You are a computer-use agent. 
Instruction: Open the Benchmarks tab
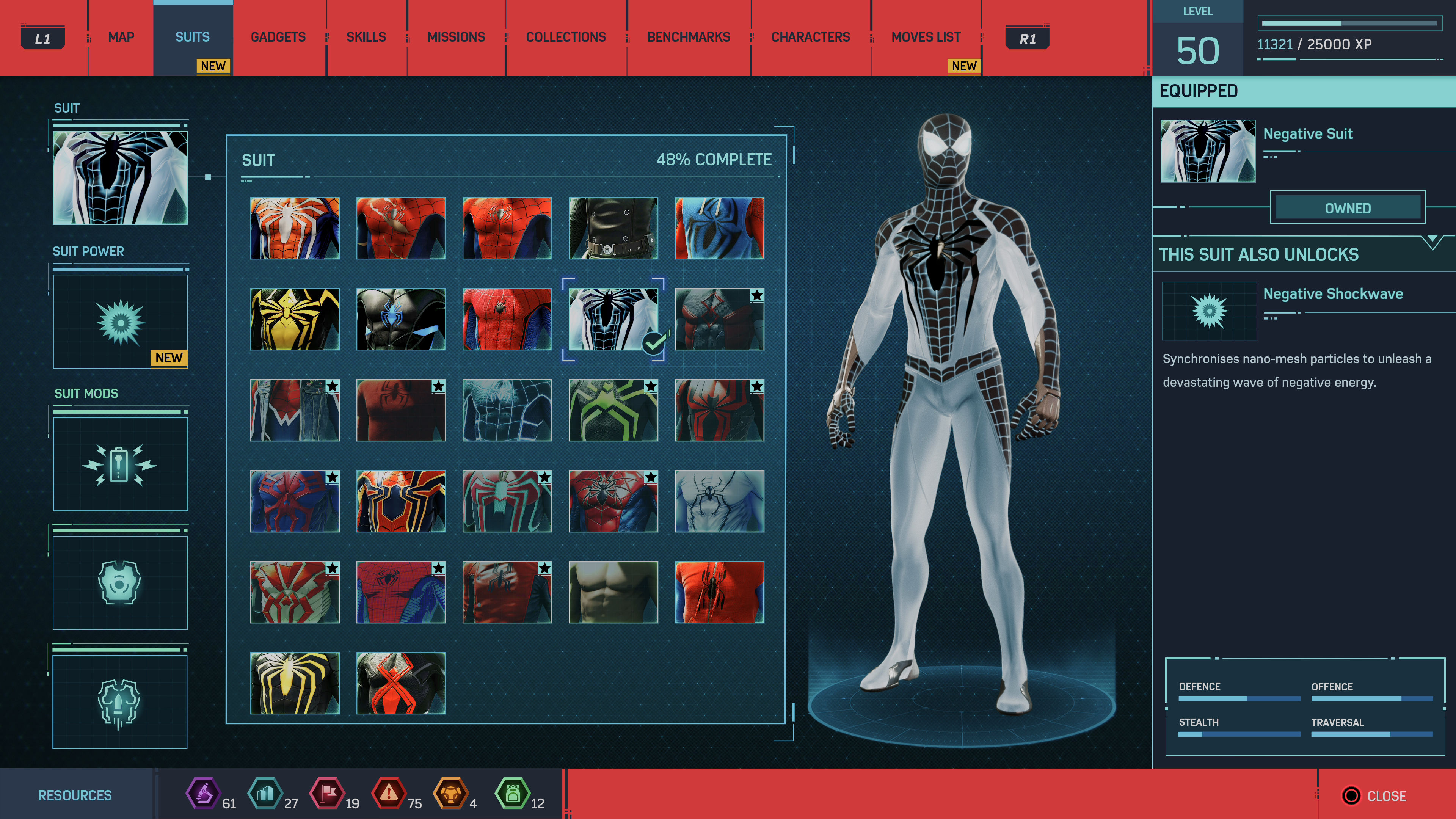click(x=688, y=37)
